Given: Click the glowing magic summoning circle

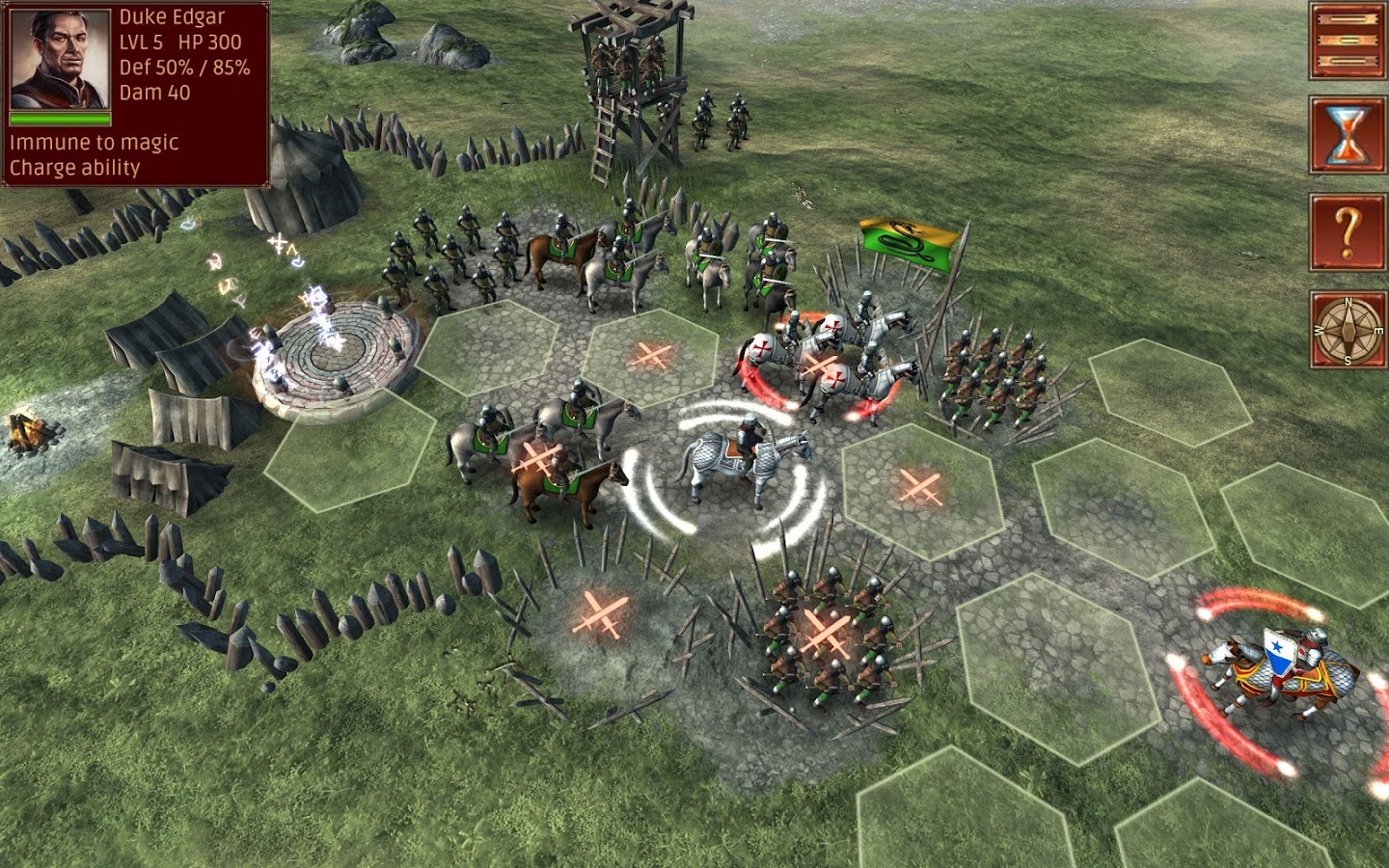Looking at the screenshot, I should click(333, 347).
